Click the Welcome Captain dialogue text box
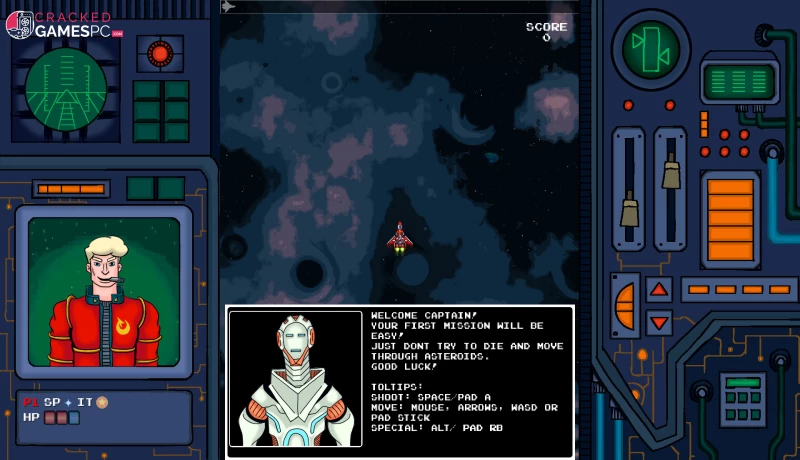The image size is (800, 460). pos(466,378)
